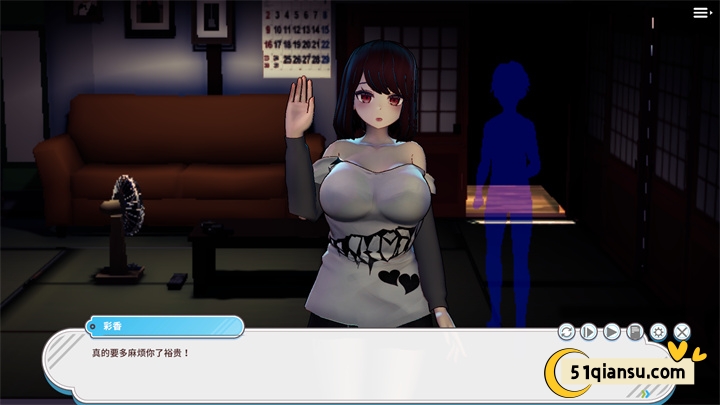Open the save game floppy icon
The width and height of the screenshot is (720, 405).
tap(635, 331)
